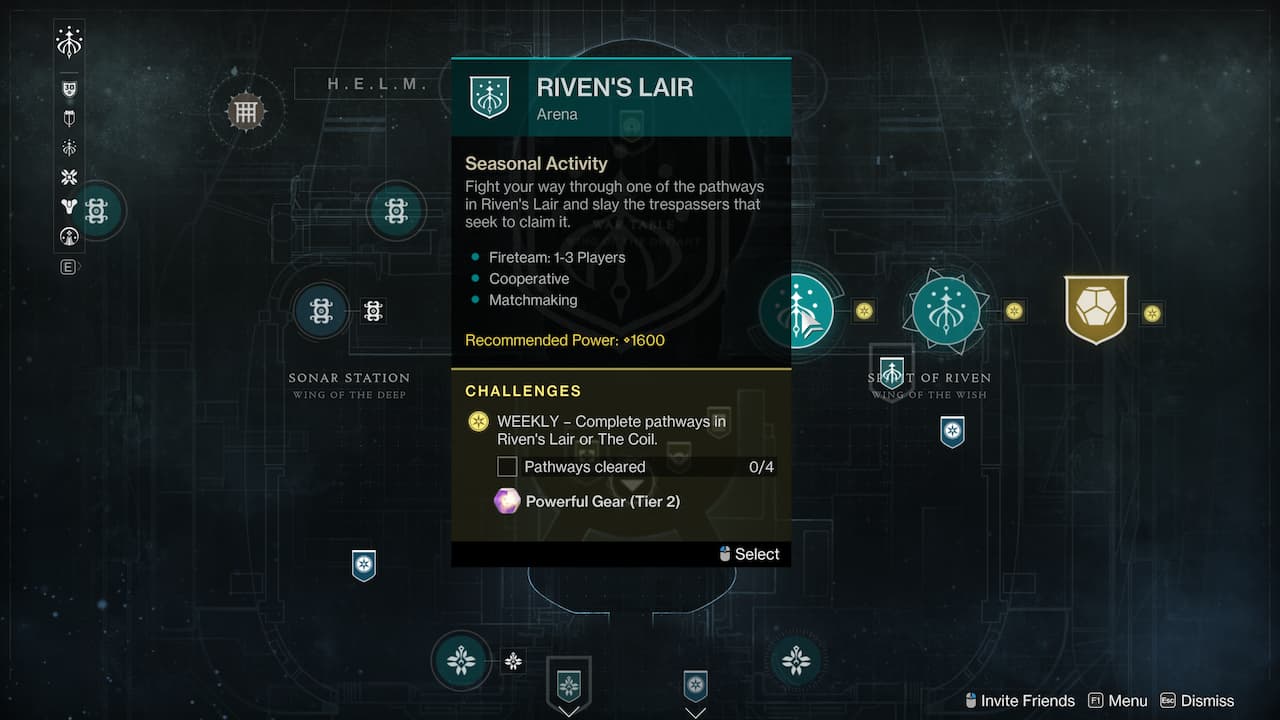Click the yellow challenge badge beside the star-bordered node
1280x720 pixels.
[x=1014, y=311]
